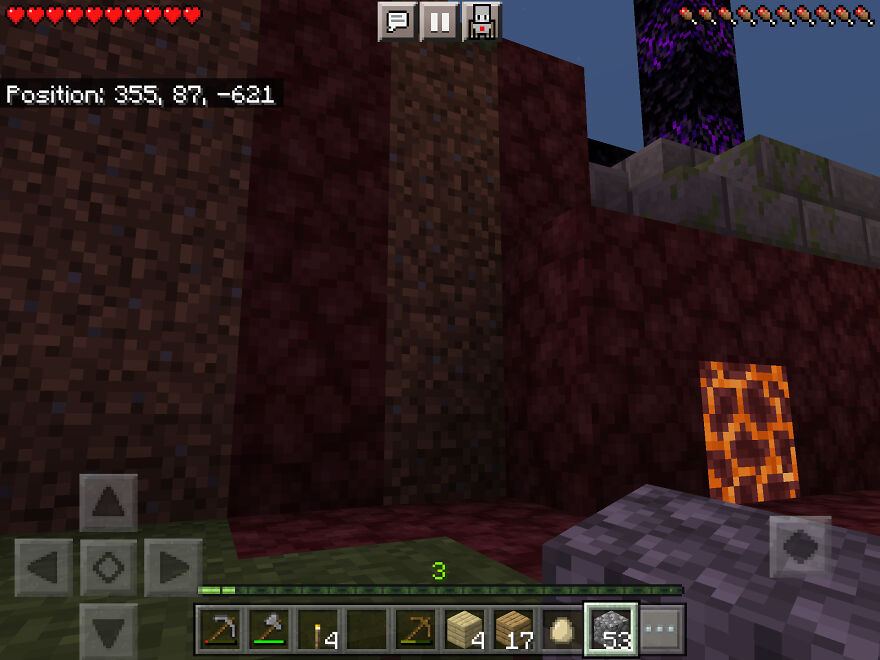
Task: Select the stone axe hotbar slot
Action: point(269,630)
